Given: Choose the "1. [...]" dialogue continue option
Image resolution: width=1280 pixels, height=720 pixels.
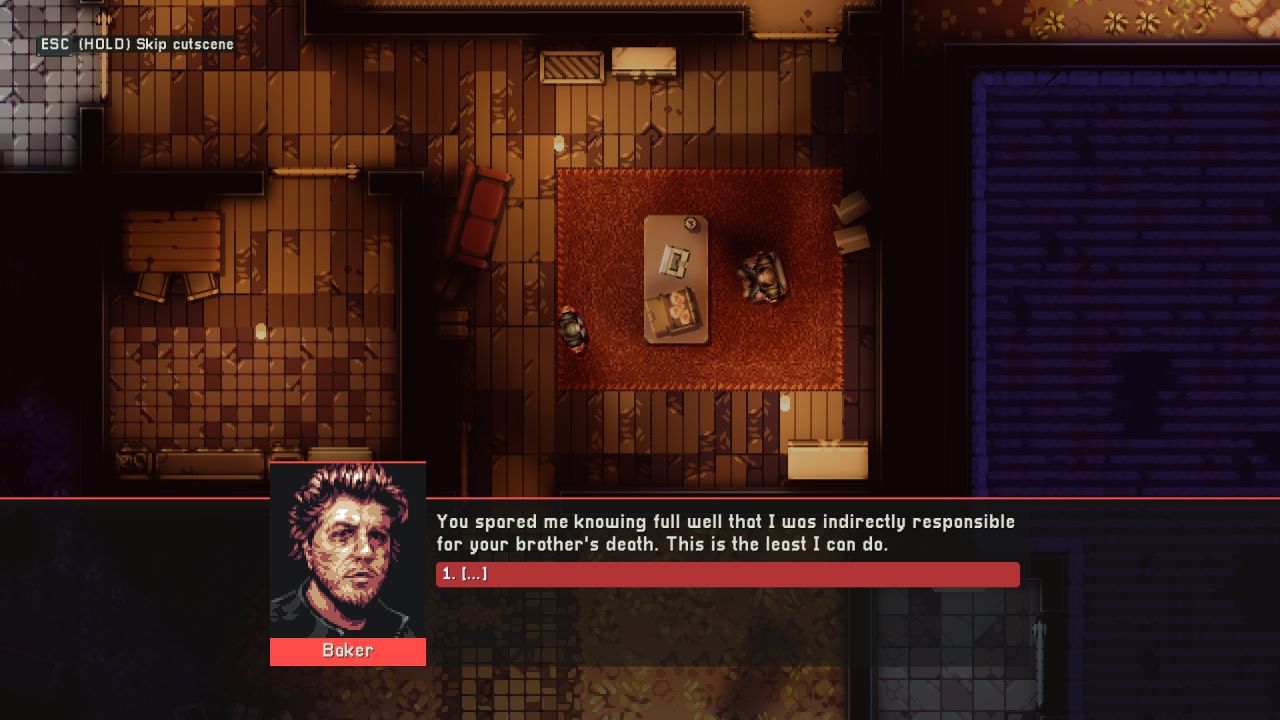Looking at the screenshot, I should [x=727, y=575].
